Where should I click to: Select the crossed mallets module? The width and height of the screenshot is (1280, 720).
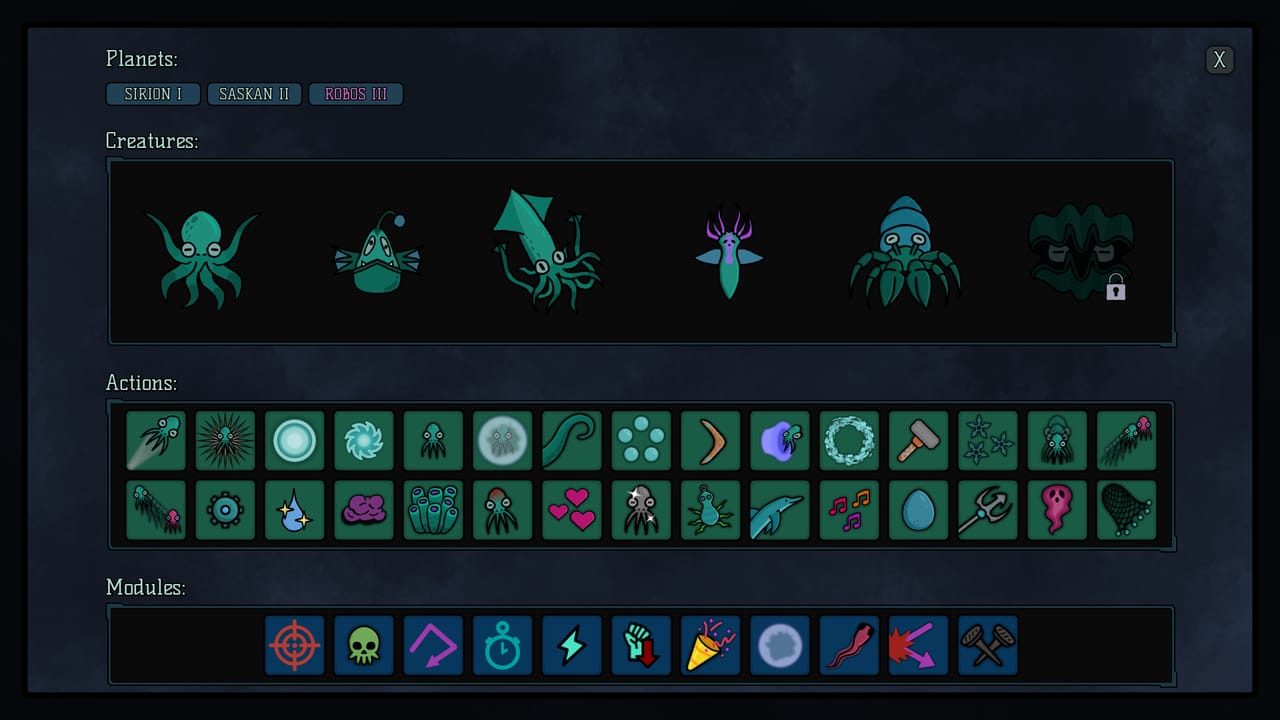coord(987,645)
